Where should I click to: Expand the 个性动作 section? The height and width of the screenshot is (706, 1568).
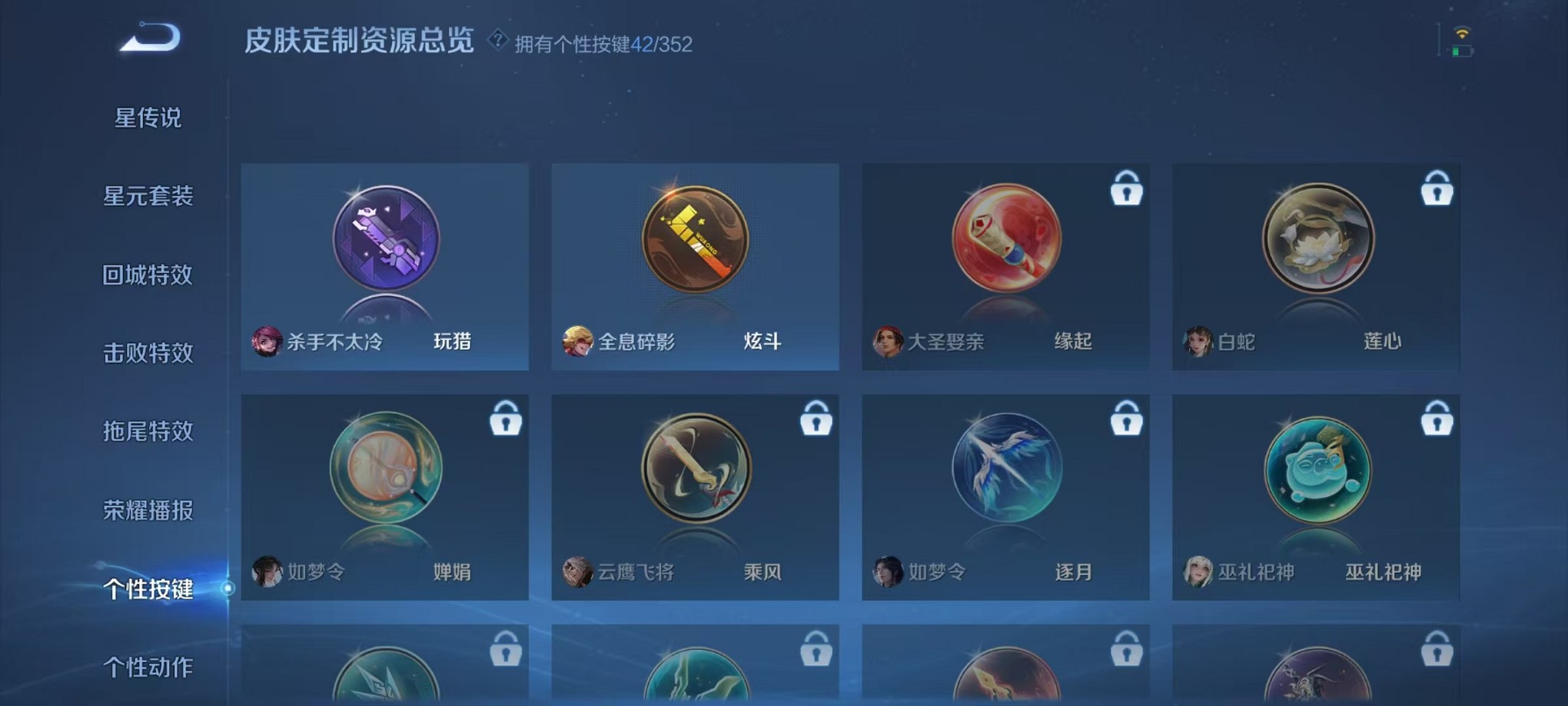151,668
